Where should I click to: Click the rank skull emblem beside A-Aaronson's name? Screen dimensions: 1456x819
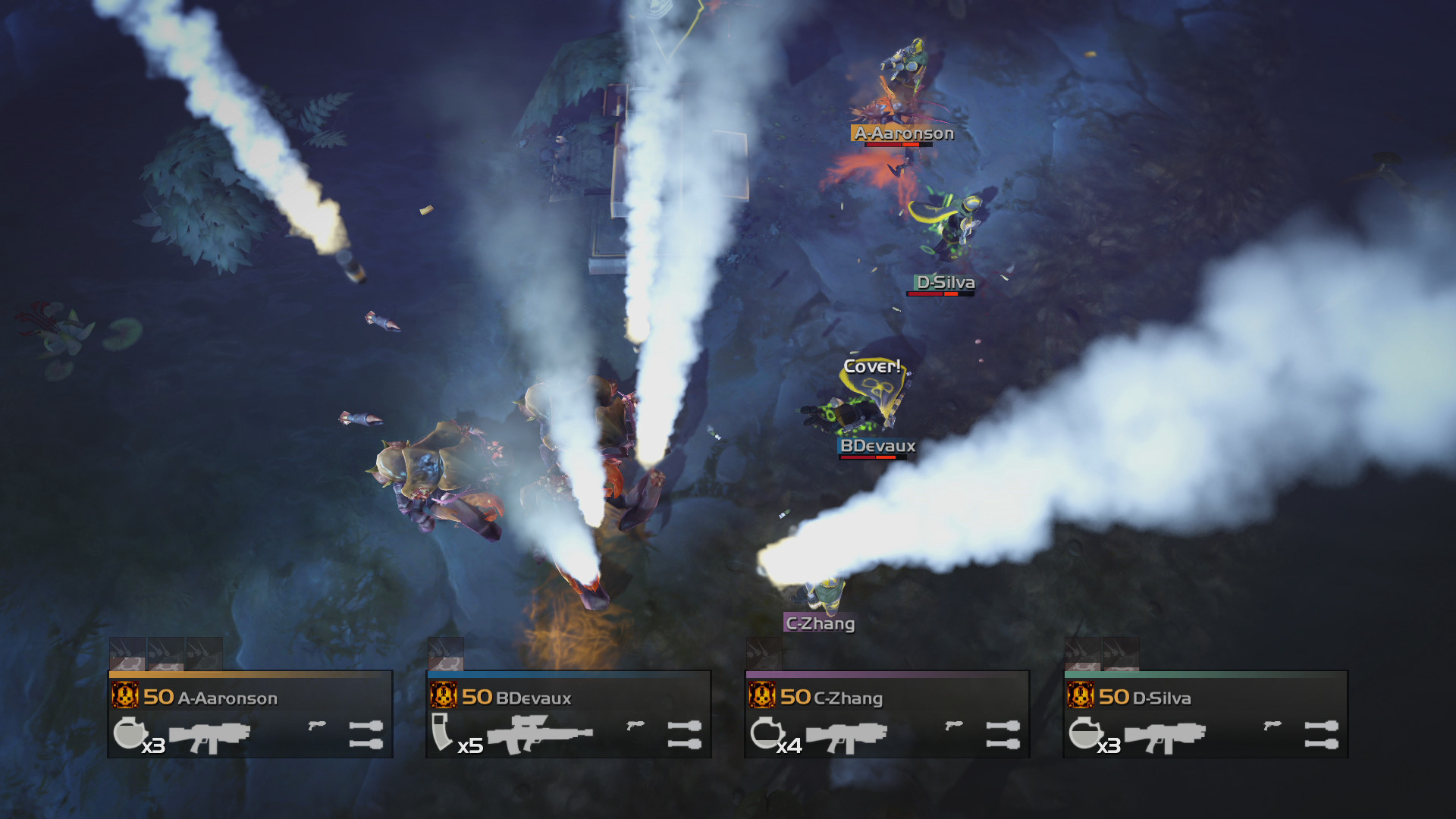(x=127, y=696)
